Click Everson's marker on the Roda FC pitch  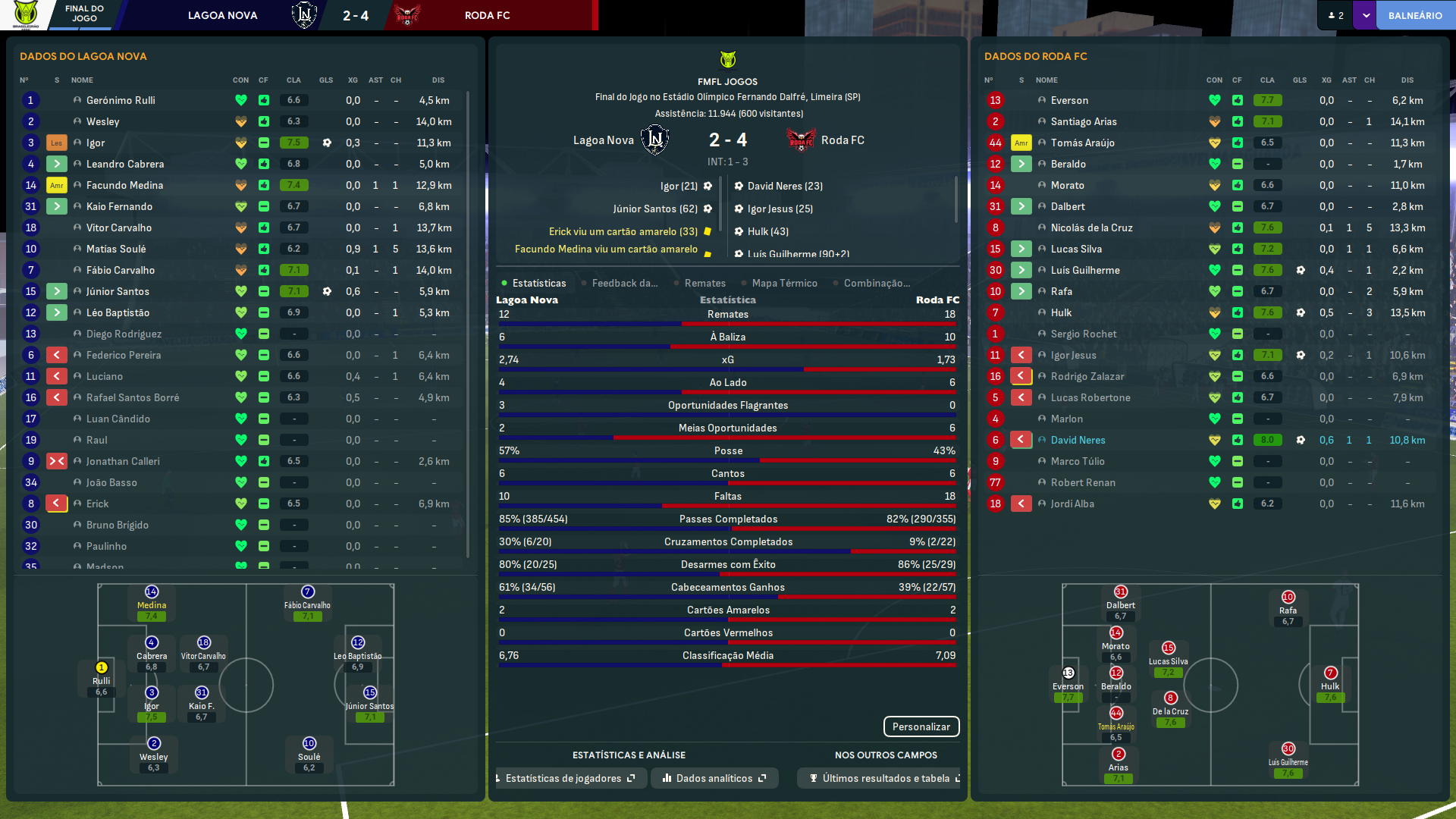click(1068, 673)
